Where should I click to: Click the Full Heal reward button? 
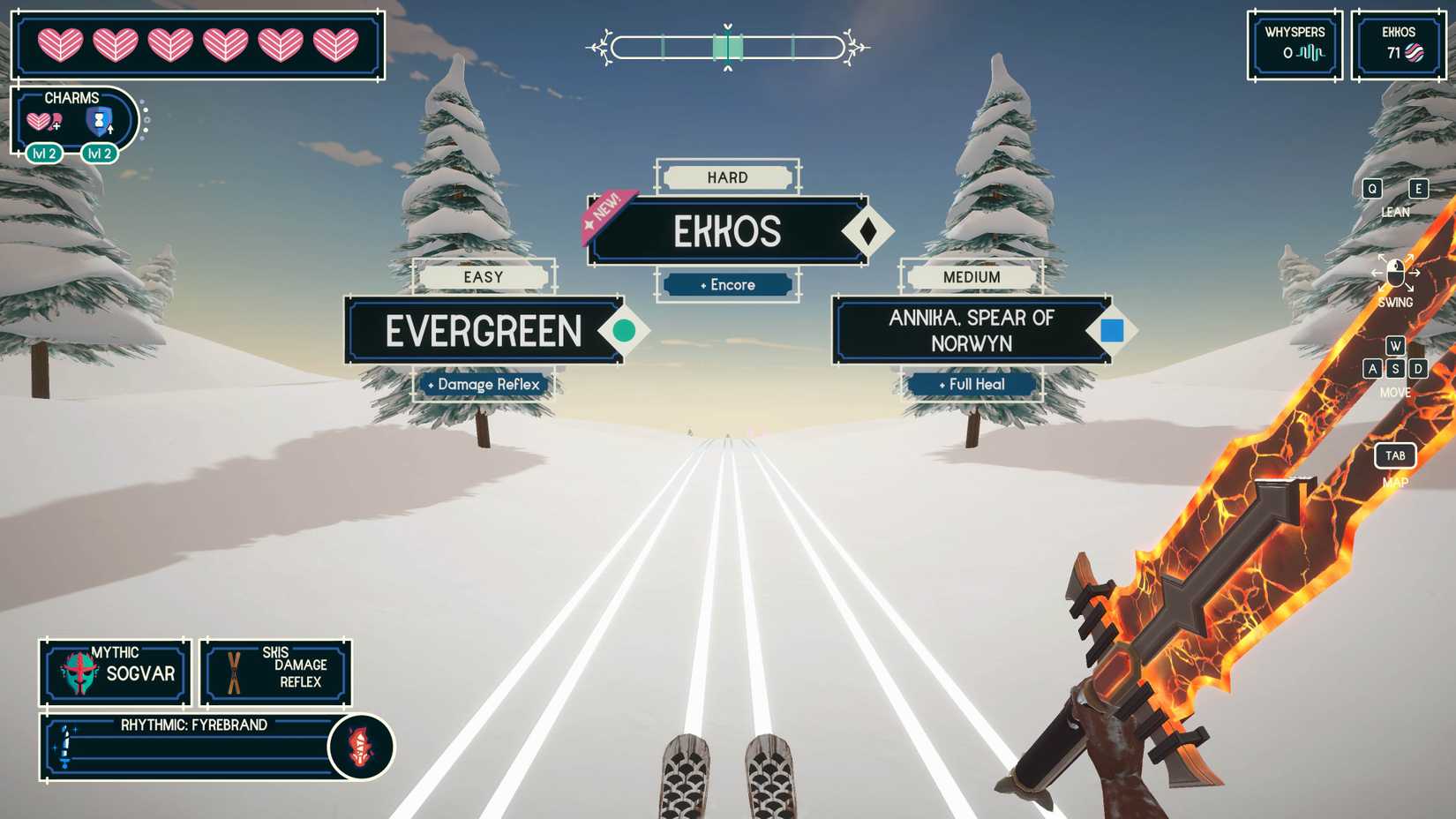[971, 384]
